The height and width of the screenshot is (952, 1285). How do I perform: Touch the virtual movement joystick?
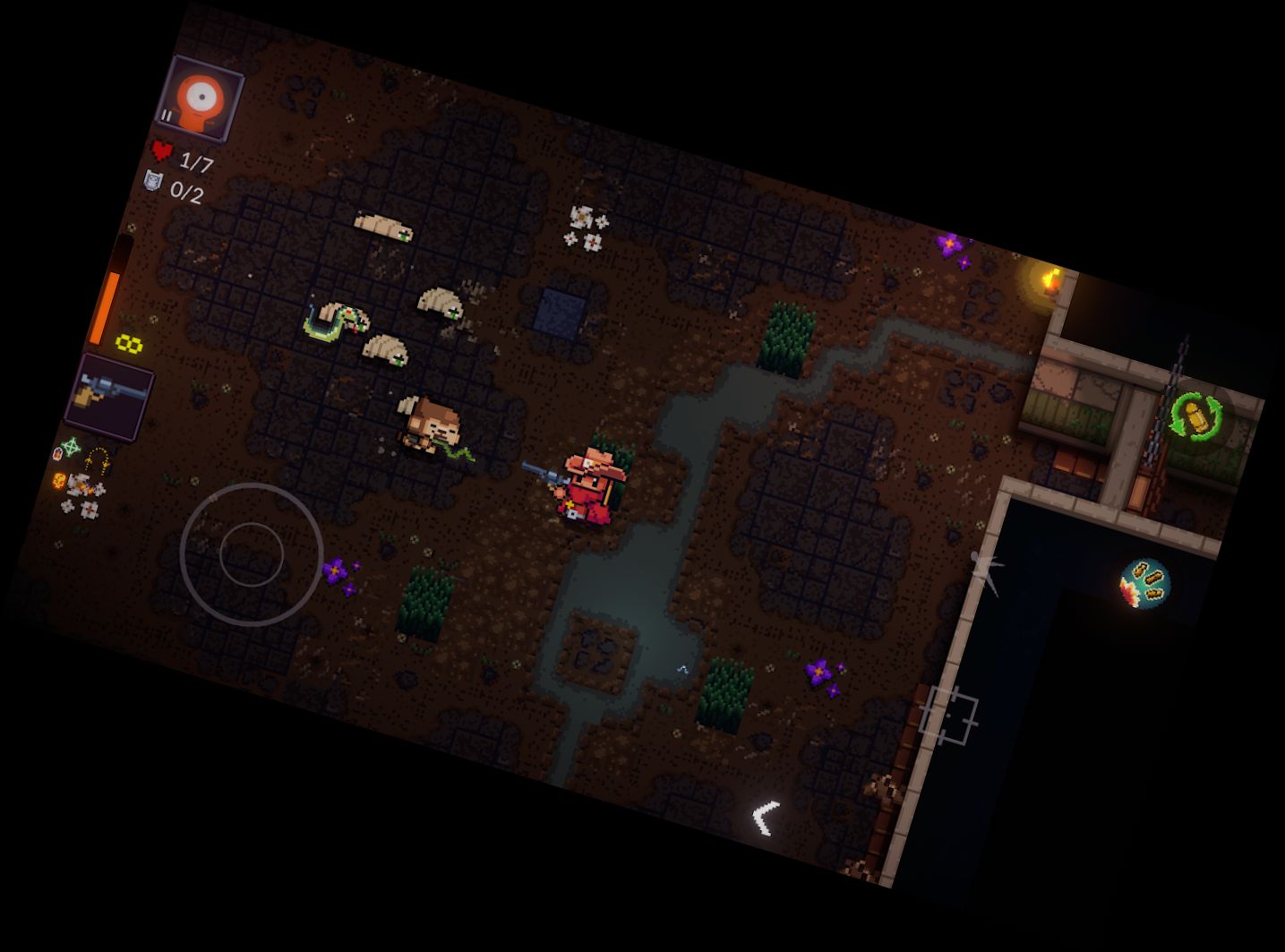click(252, 554)
